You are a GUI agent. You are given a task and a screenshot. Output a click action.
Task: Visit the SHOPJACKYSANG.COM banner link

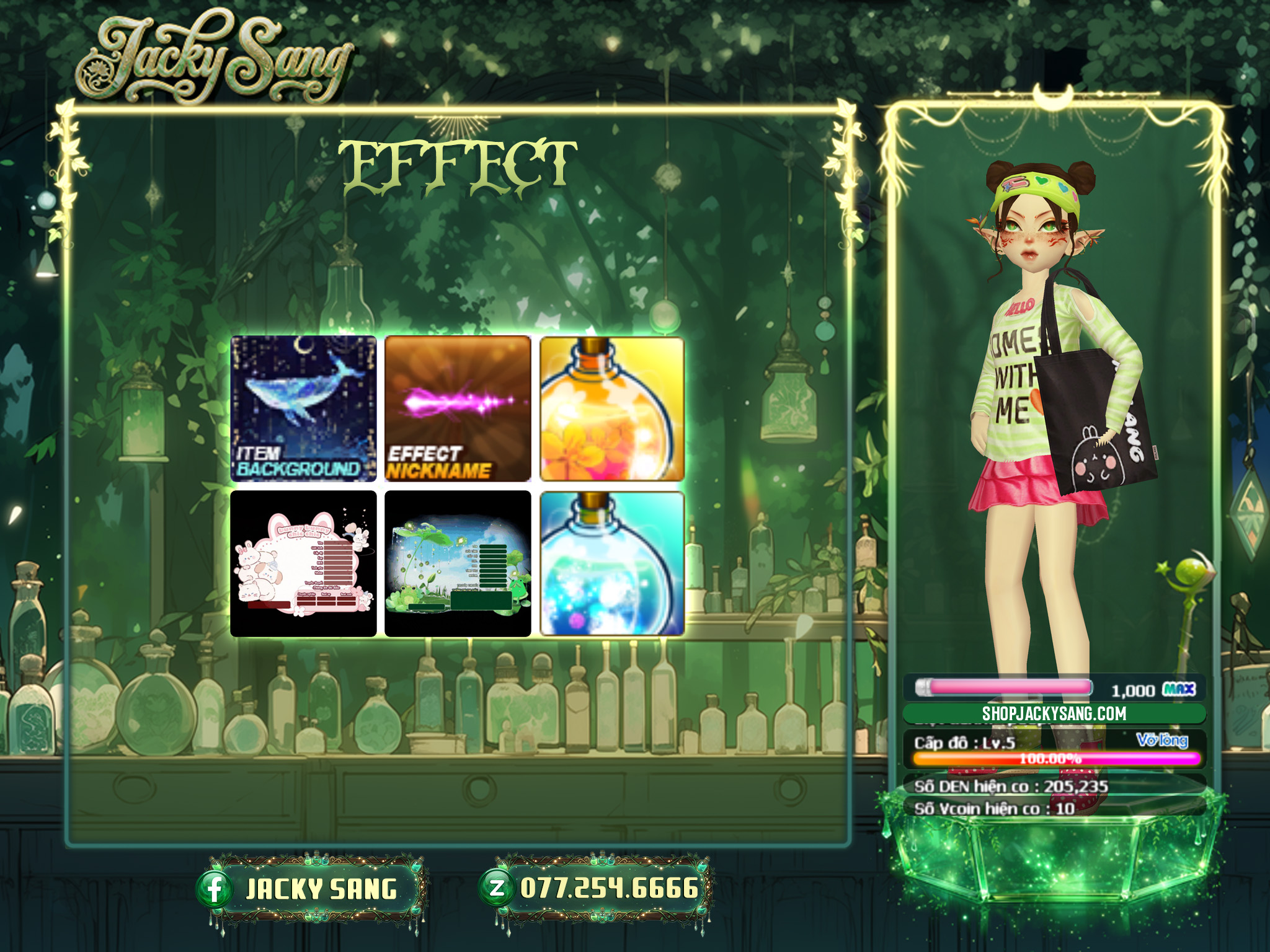pyautogui.click(x=1054, y=713)
